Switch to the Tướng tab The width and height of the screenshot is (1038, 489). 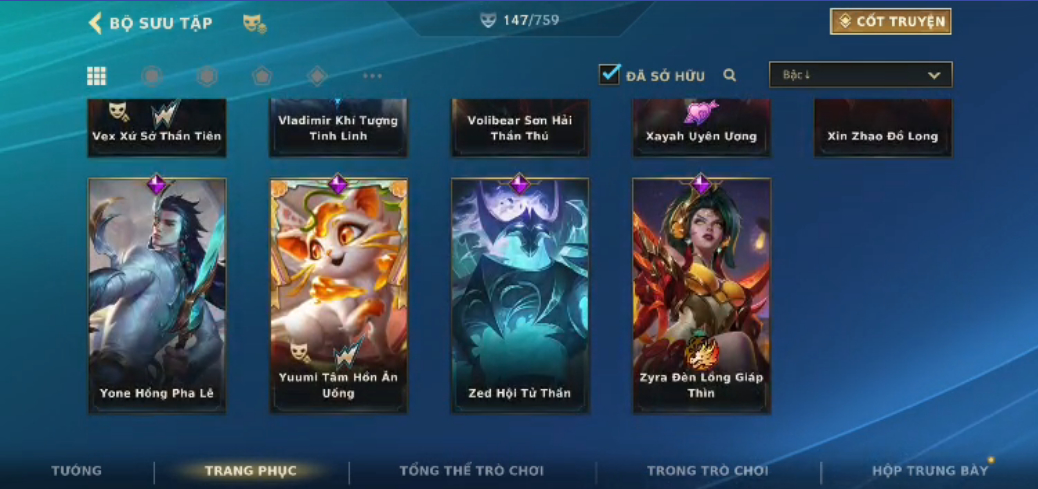coord(77,471)
